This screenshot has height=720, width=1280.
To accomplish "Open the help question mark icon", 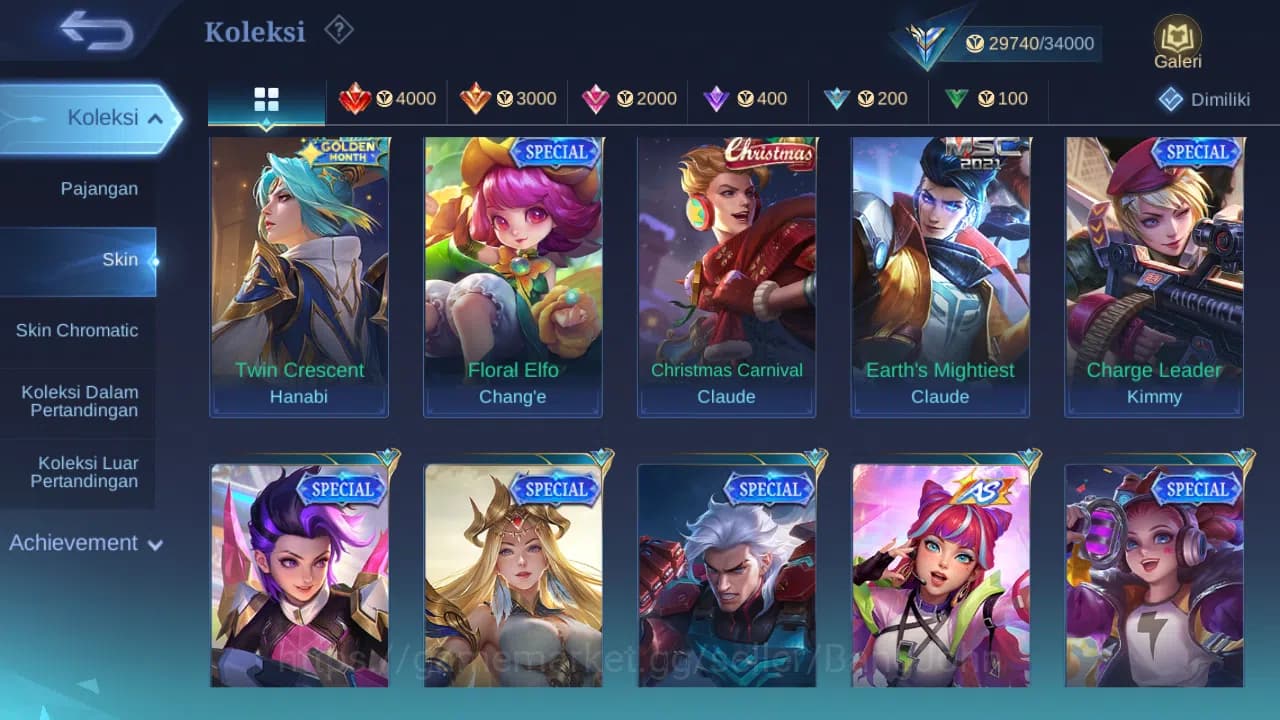I will pos(338,30).
